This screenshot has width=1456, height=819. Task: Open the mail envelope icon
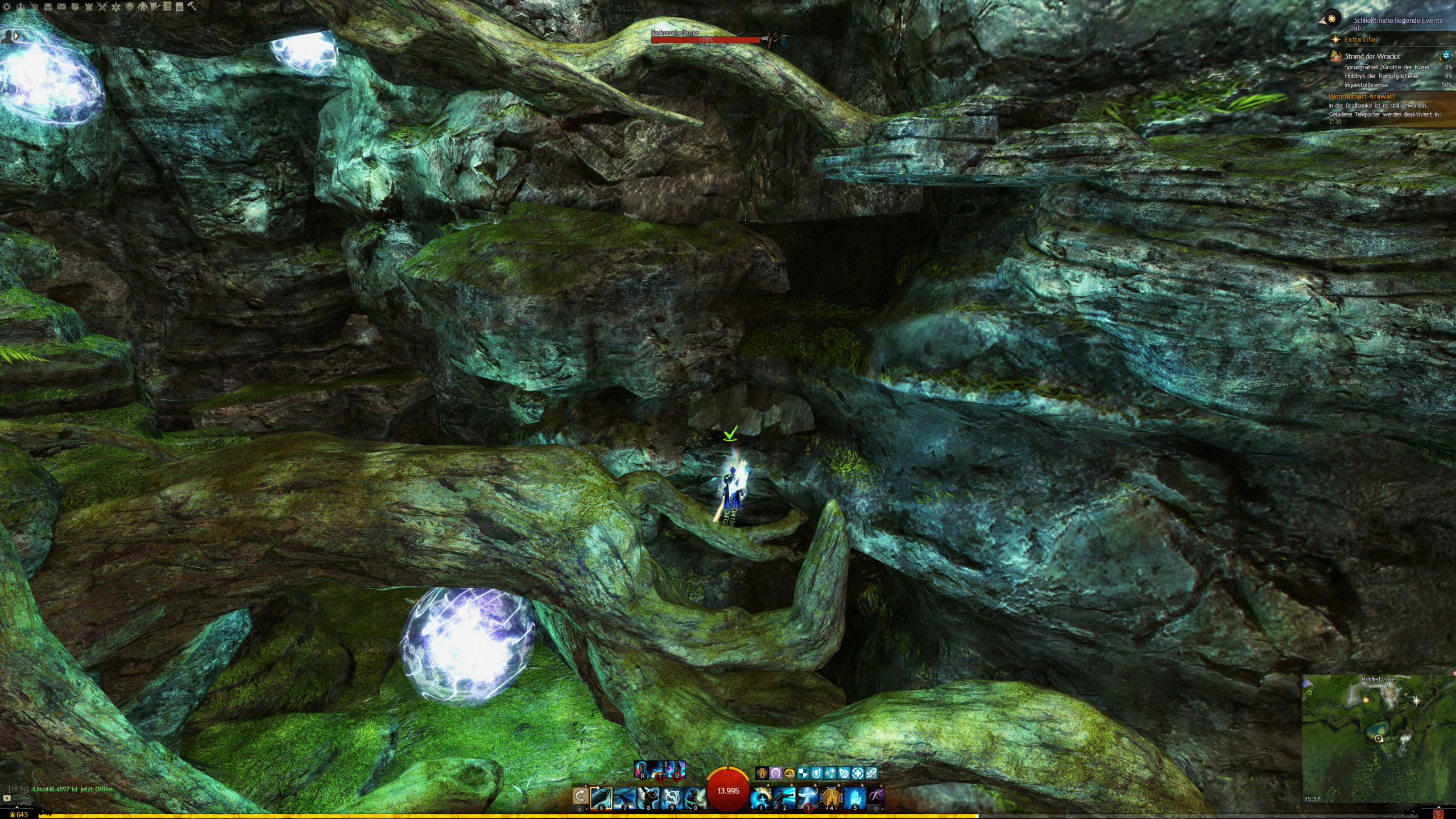[61, 7]
